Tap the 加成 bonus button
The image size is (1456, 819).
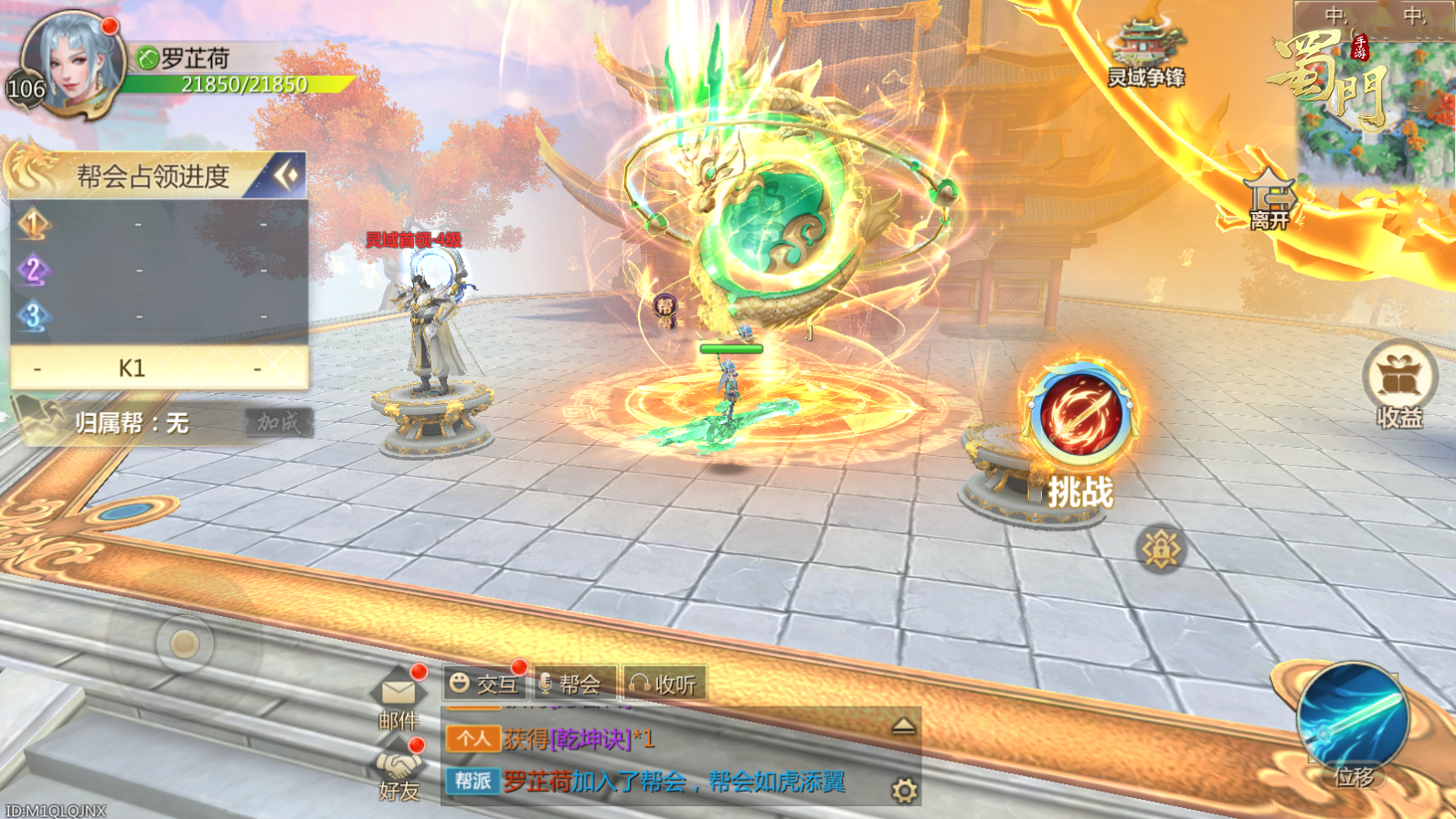click(279, 422)
